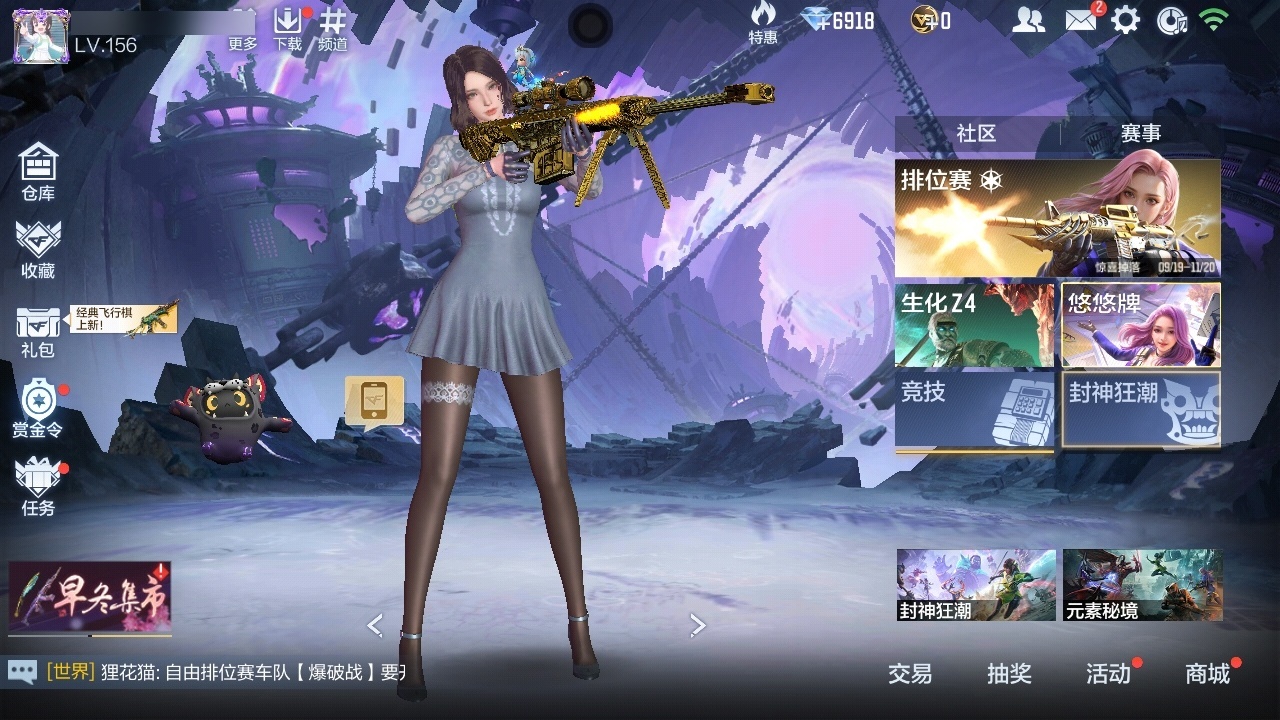Image resolution: width=1280 pixels, height=720 pixels.
Task: Select the 排位赛 ranked match mode
Action: [x=1057, y=218]
